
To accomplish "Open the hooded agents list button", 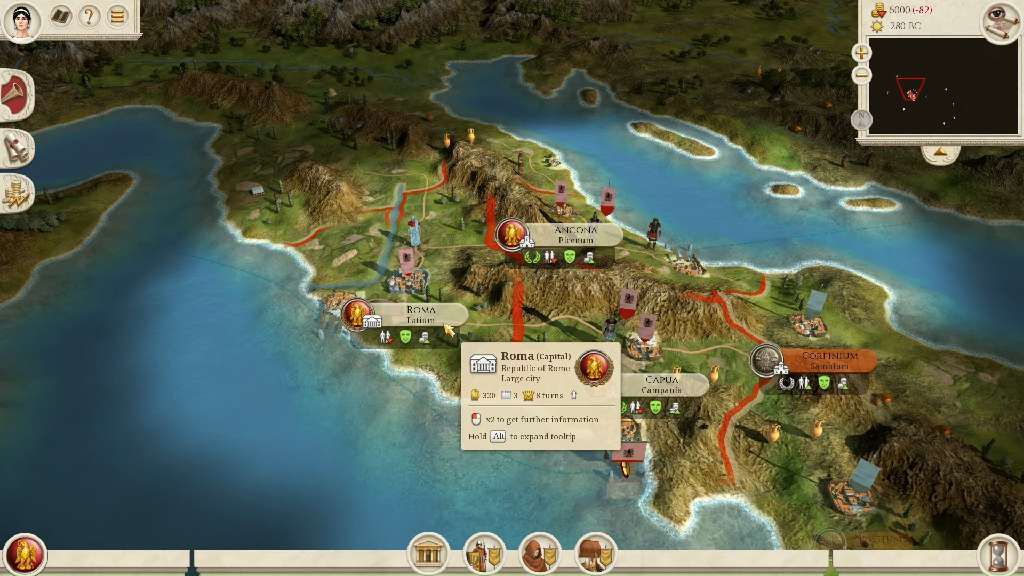I will (540, 553).
